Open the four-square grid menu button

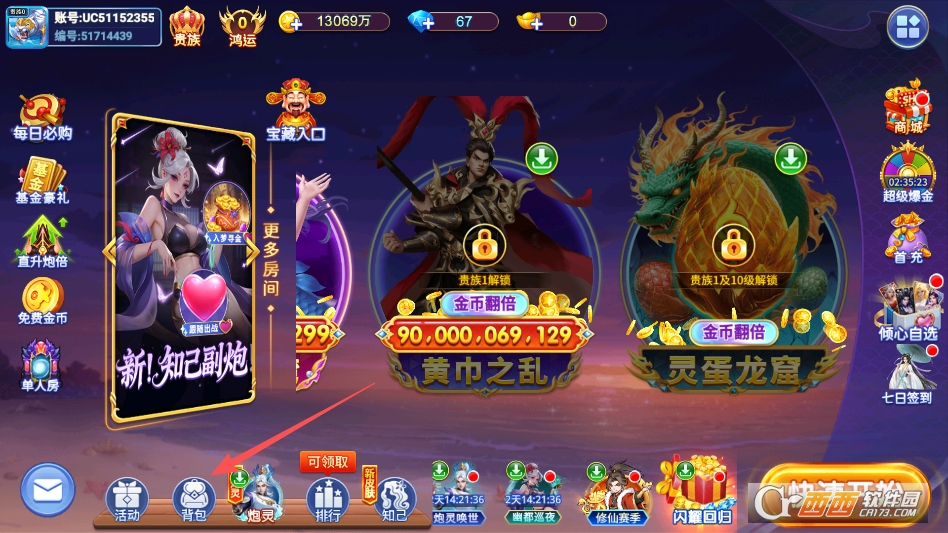pos(907,26)
